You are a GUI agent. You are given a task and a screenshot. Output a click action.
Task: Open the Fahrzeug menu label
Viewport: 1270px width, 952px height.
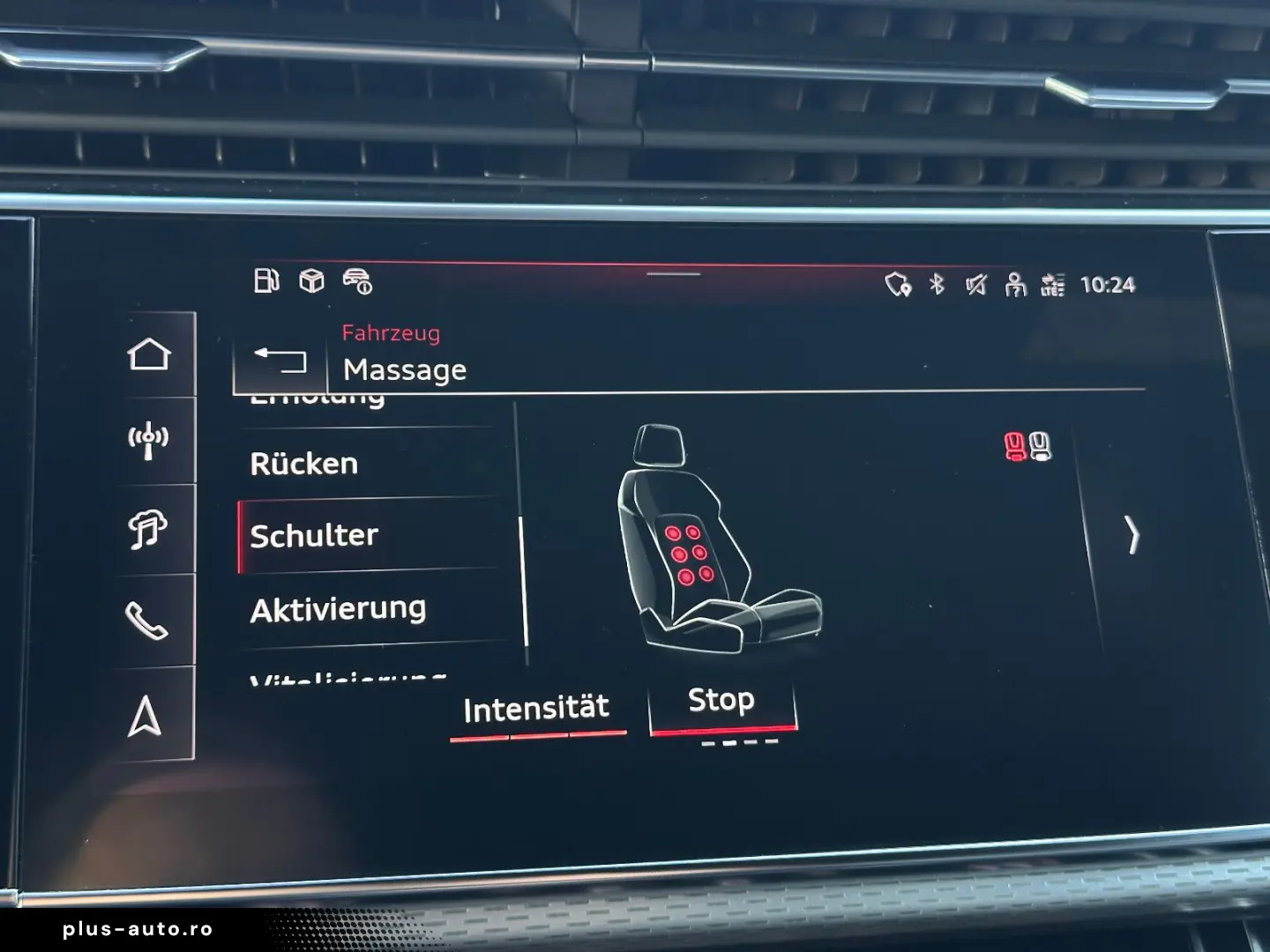point(391,333)
